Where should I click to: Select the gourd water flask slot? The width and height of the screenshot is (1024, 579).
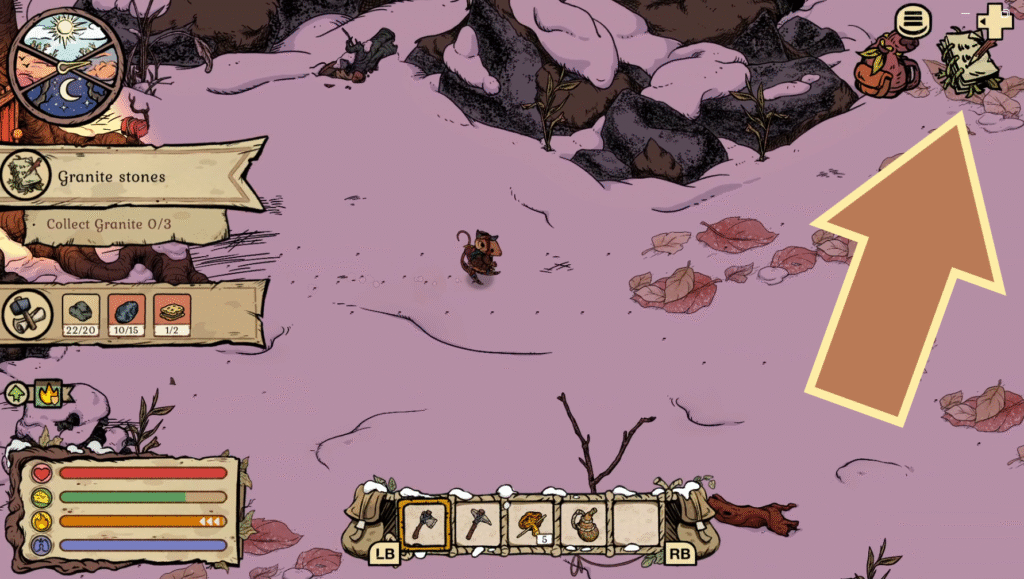[x=582, y=522]
